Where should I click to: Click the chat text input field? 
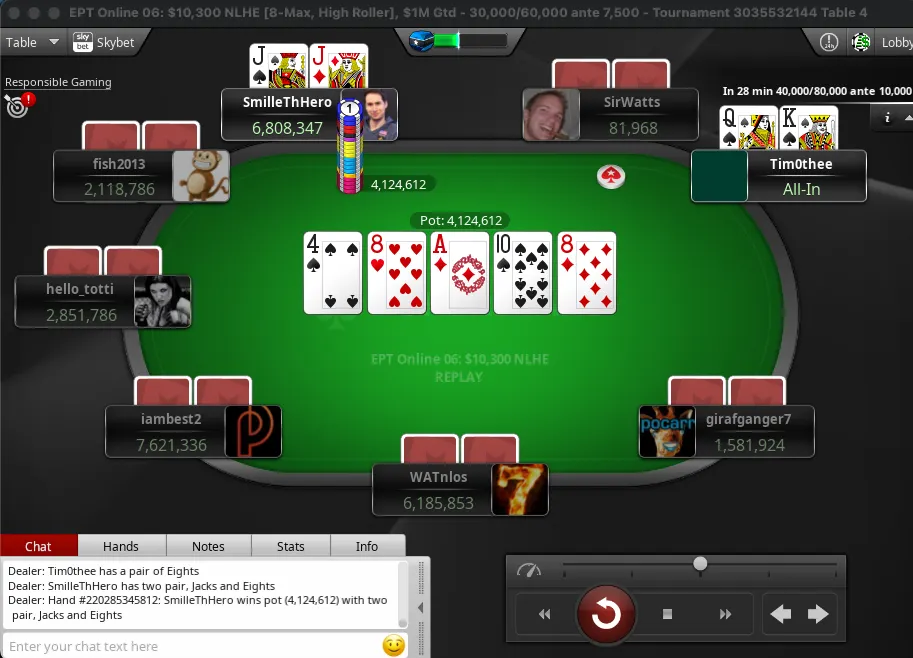[x=190, y=646]
